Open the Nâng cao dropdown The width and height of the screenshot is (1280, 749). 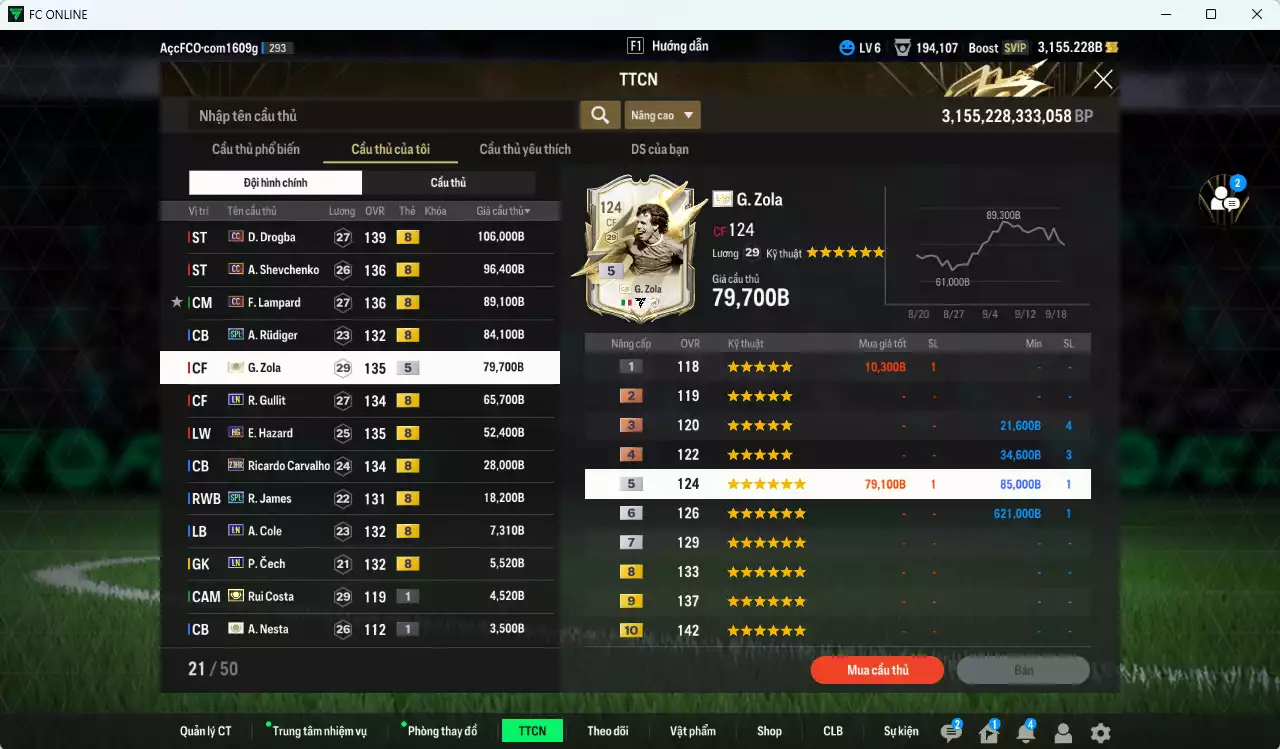click(x=662, y=115)
